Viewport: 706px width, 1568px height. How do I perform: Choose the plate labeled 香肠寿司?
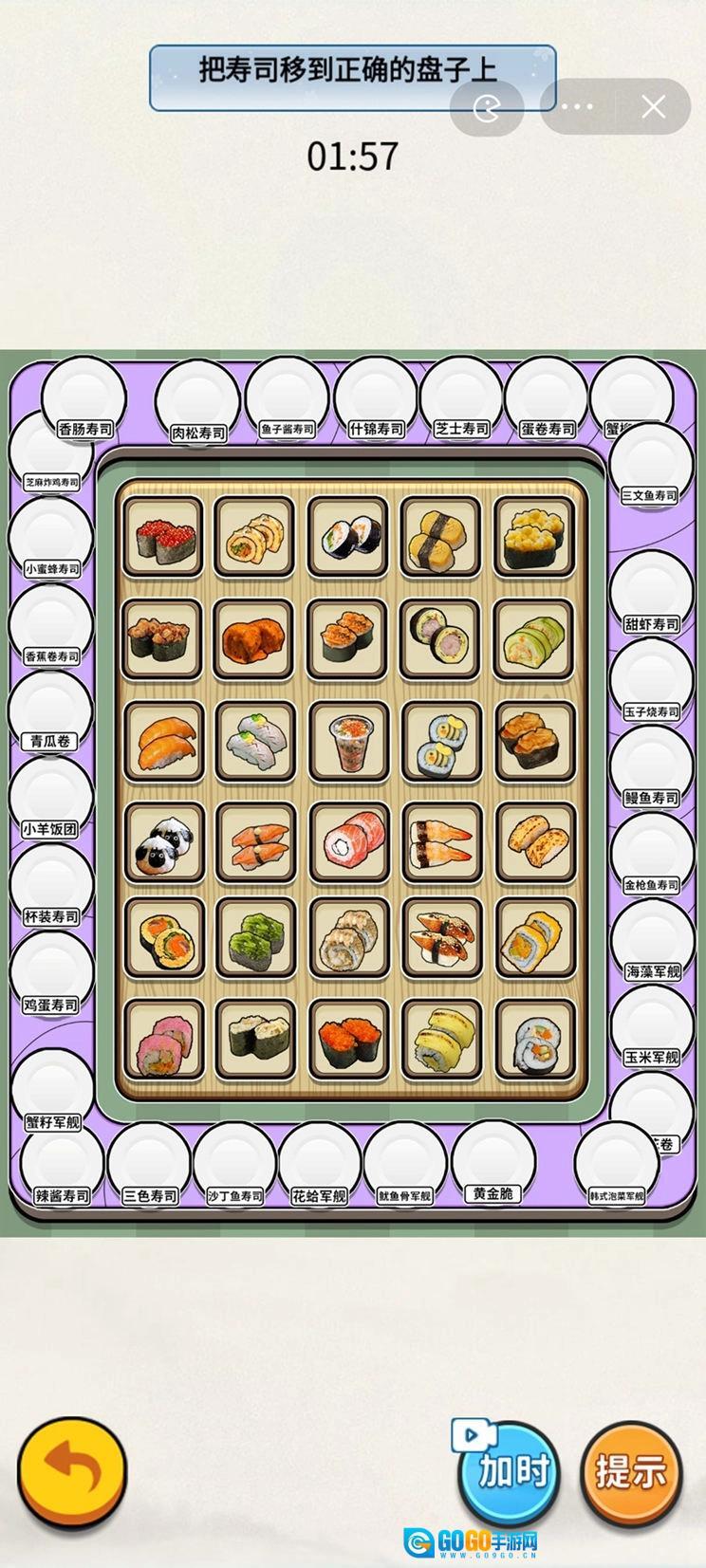84,401
